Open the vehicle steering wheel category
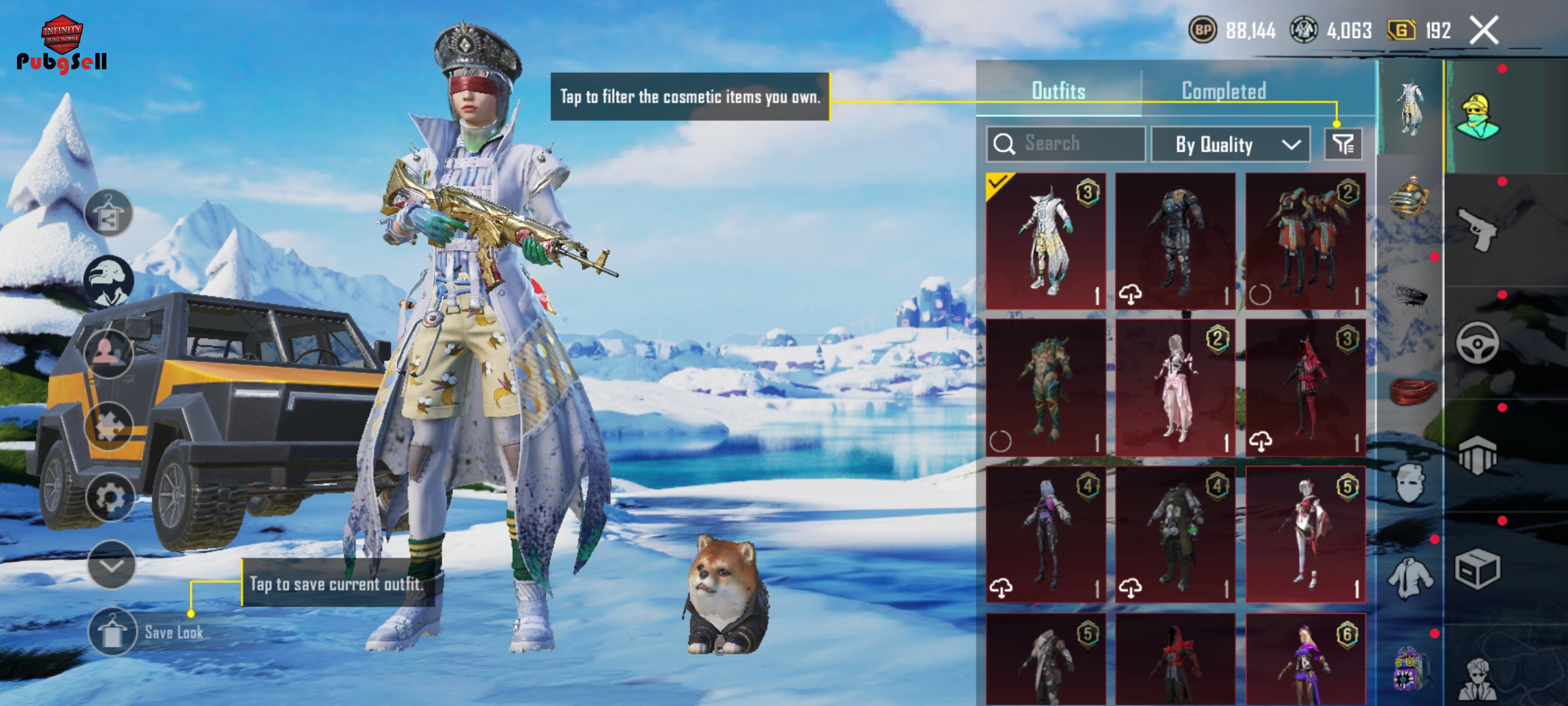The width and height of the screenshot is (1568, 706). click(x=1477, y=343)
